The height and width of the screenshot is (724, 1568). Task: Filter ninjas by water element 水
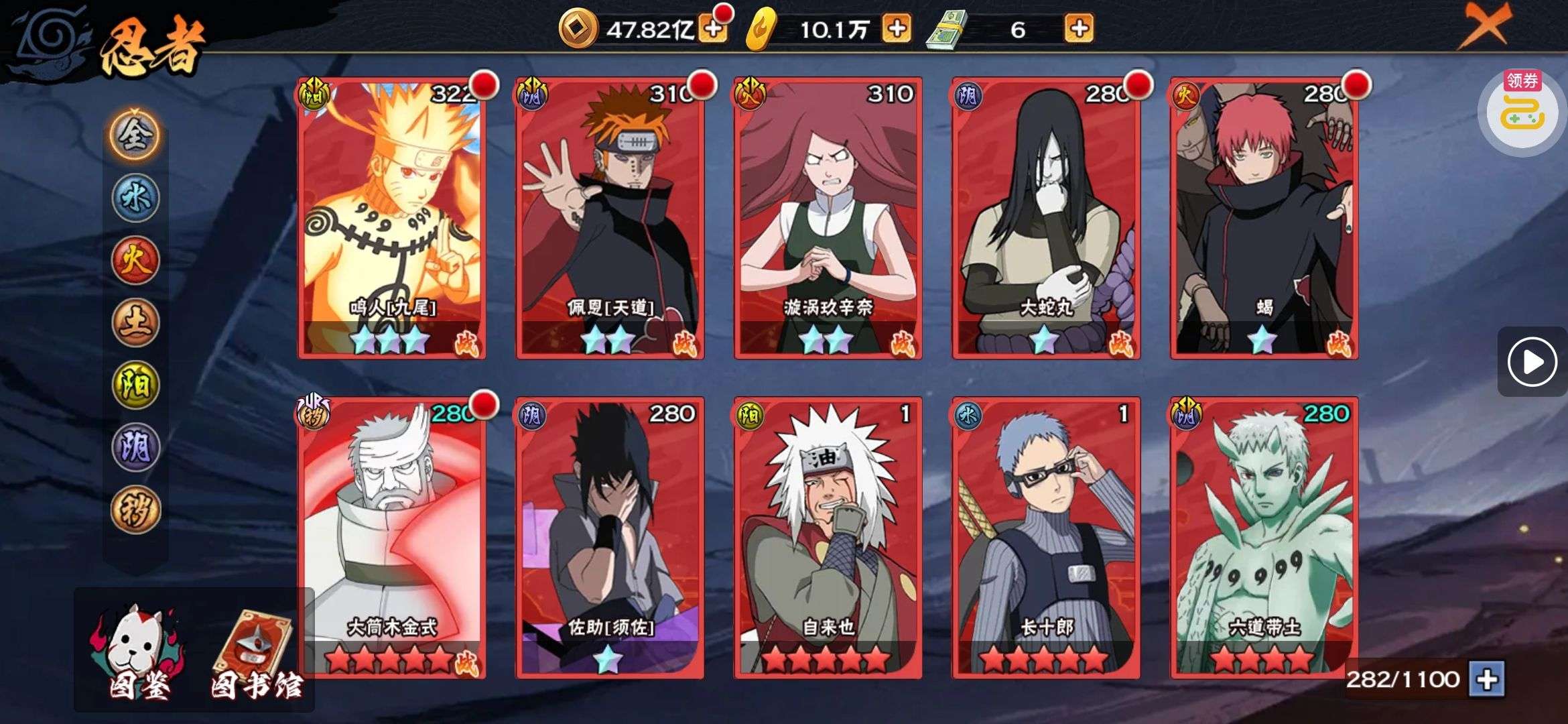pyautogui.click(x=135, y=198)
